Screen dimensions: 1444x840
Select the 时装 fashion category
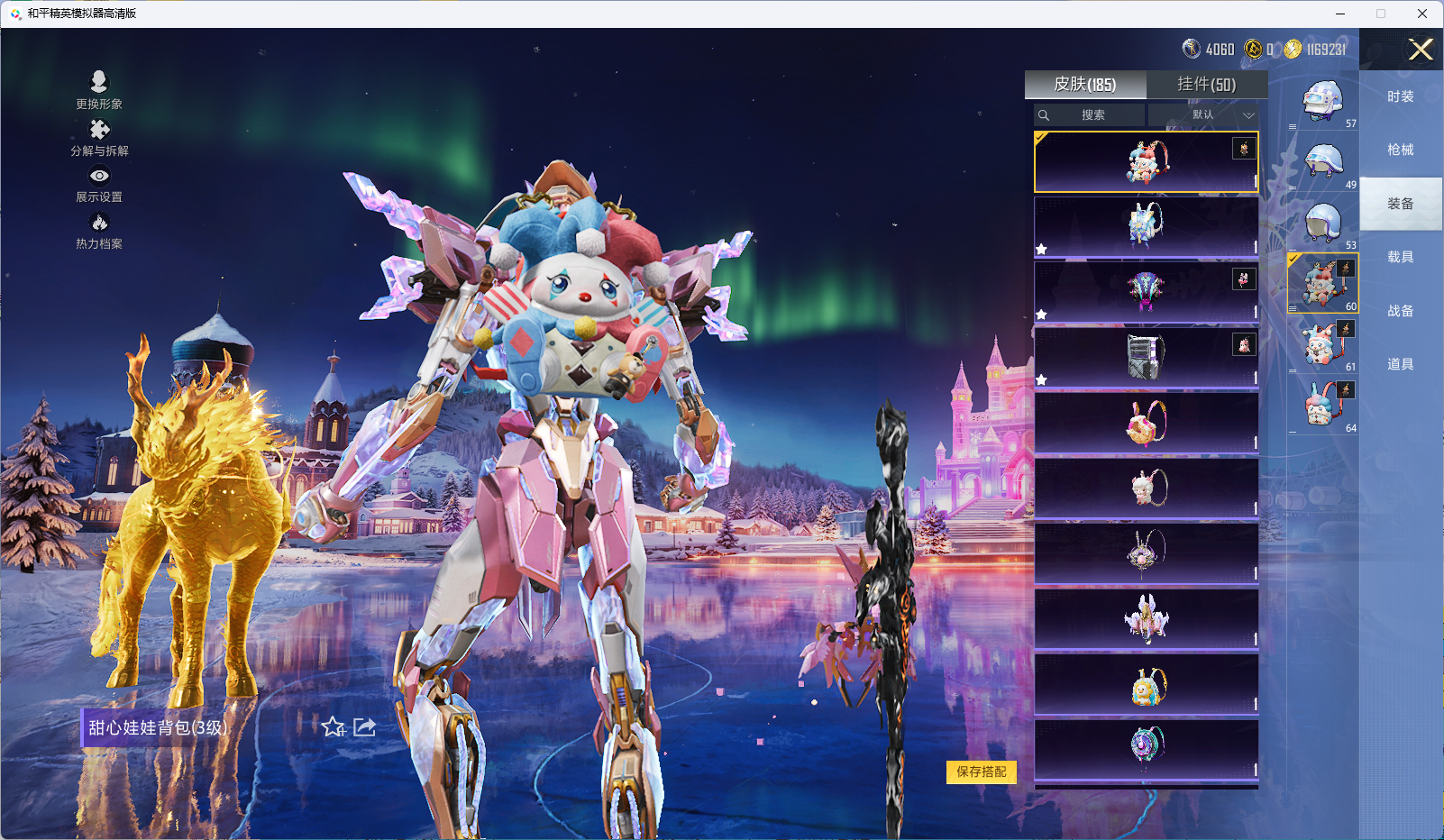1400,96
